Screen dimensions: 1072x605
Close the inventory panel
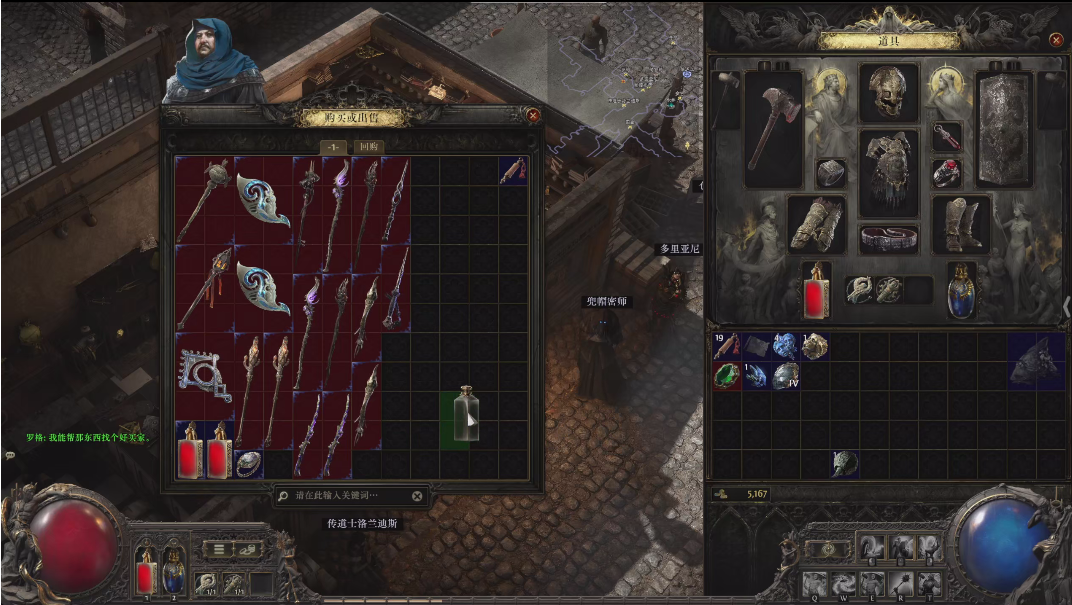click(1056, 40)
